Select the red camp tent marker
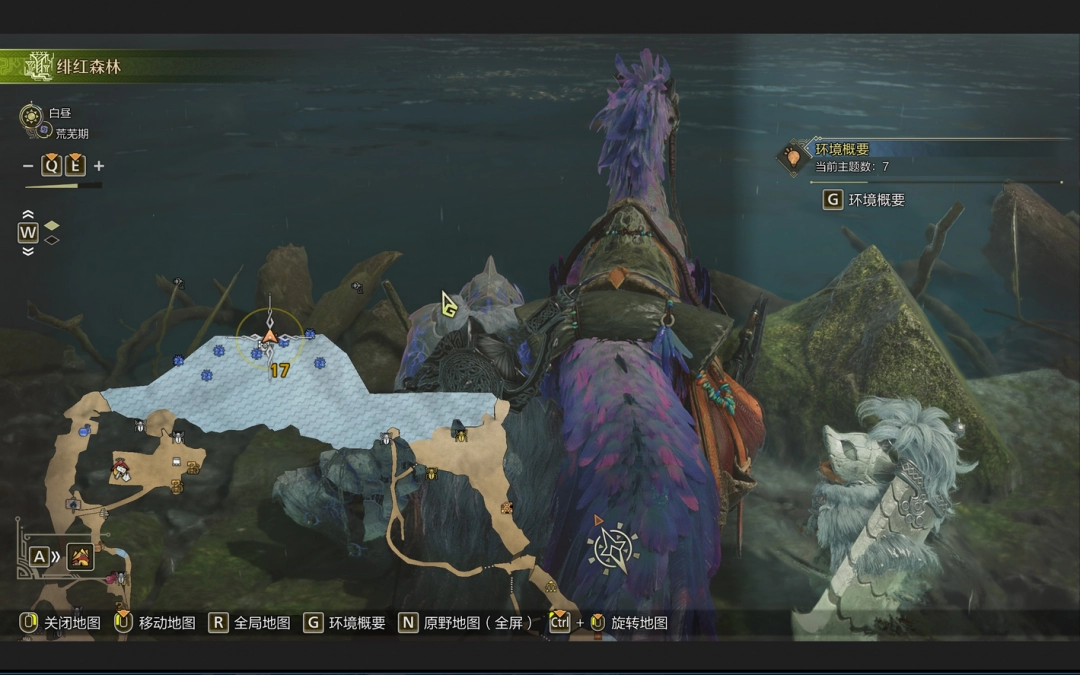 pyautogui.click(x=121, y=466)
